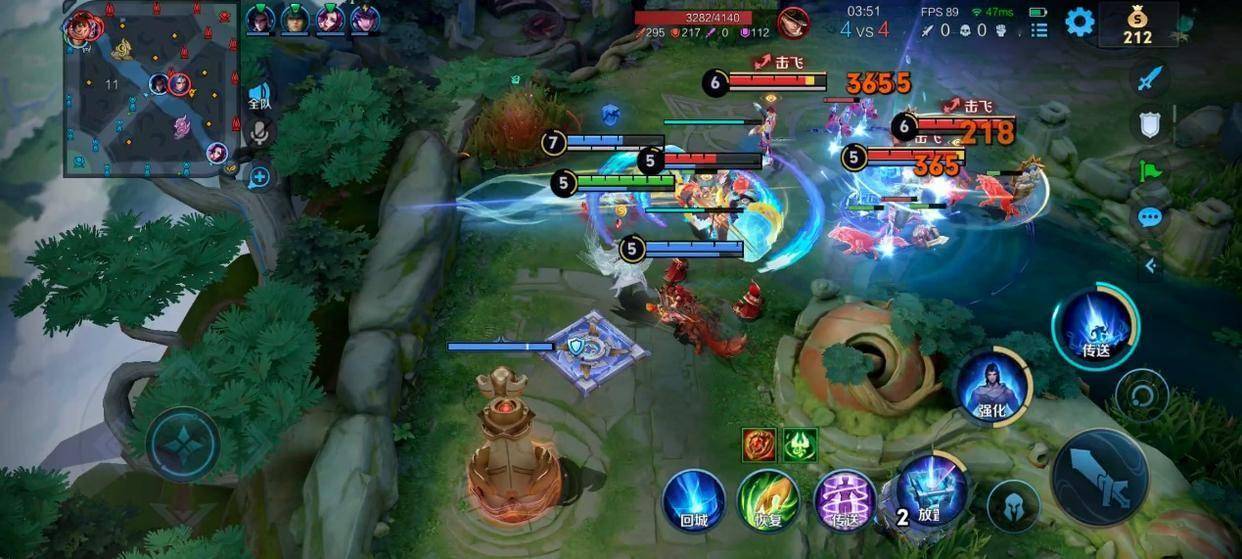1242x559 pixels.
Task: Cast the purple 传送 summoner spell
Action: [x=843, y=499]
